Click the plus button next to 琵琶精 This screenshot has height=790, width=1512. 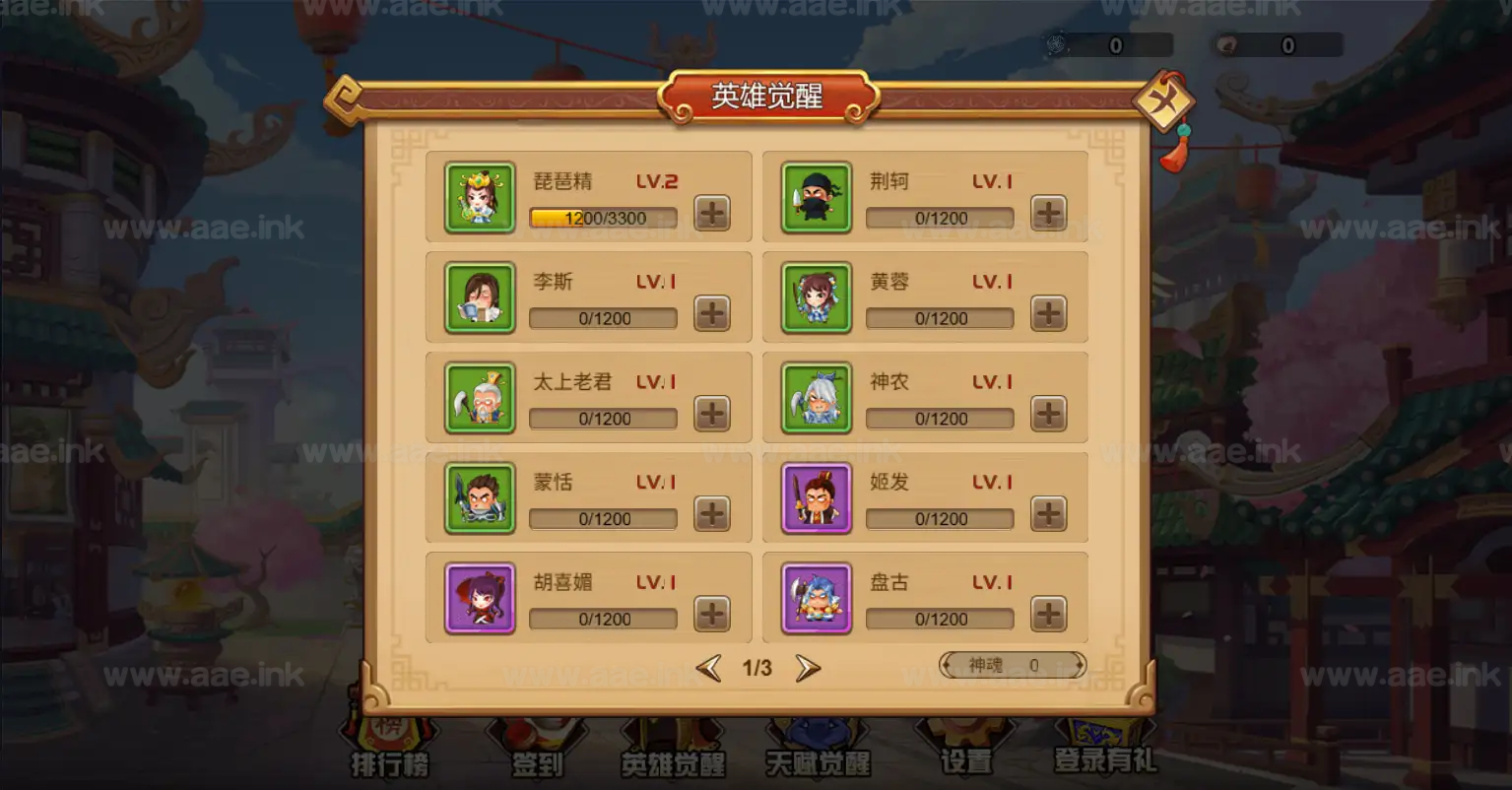(x=711, y=213)
